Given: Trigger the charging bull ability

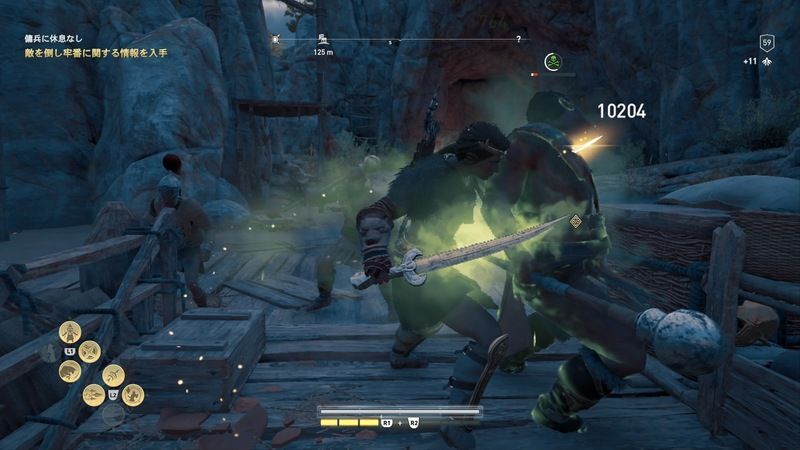Looking at the screenshot, I should [69, 370].
